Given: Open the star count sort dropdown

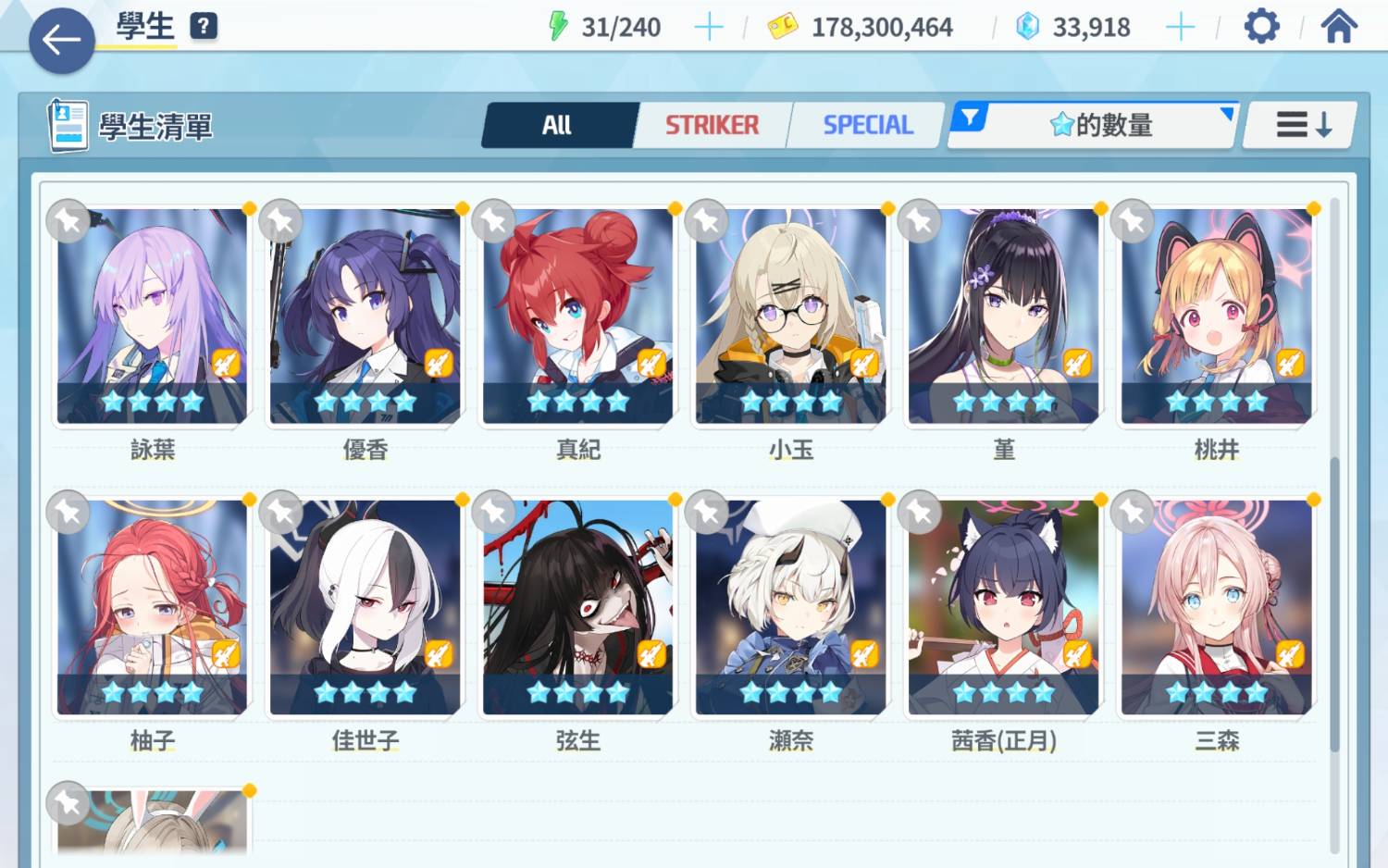Looking at the screenshot, I should pyautogui.click(x=1101, y=125).
